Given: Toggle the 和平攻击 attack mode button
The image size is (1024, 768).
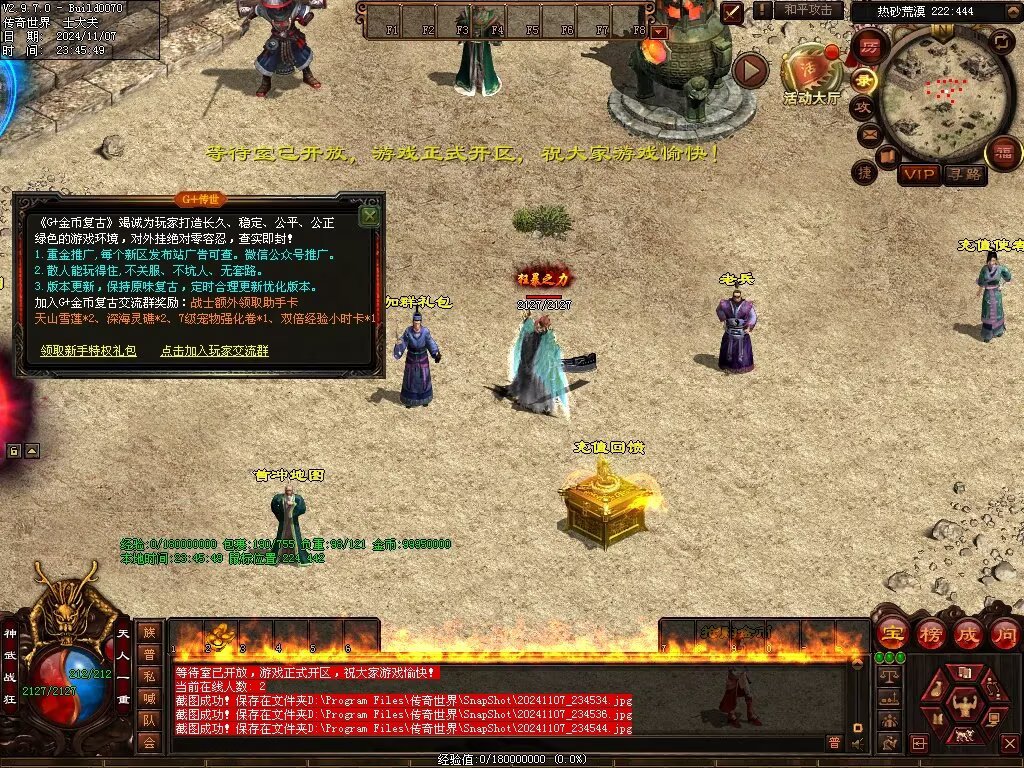Looking at the screenshot, I should pos(808,10).
